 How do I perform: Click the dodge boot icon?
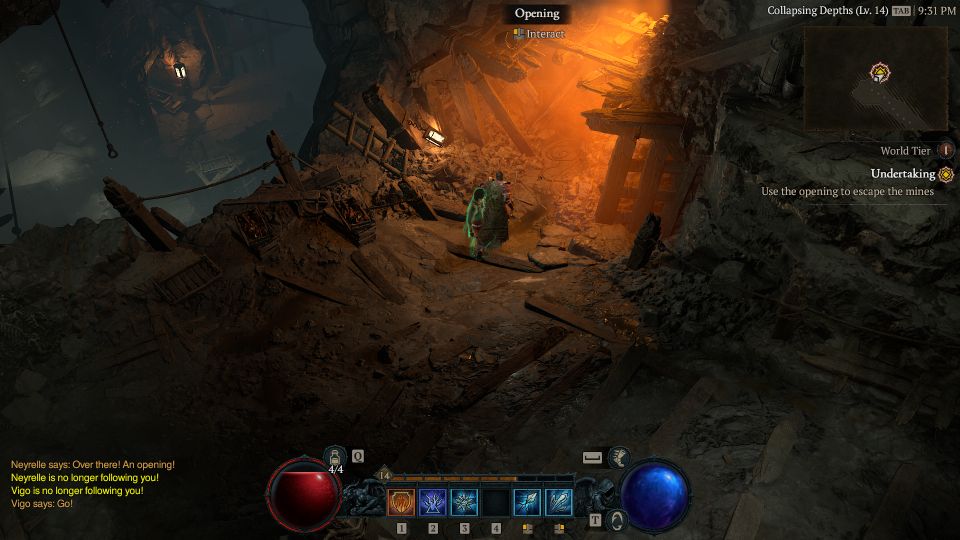pos(619,457)
